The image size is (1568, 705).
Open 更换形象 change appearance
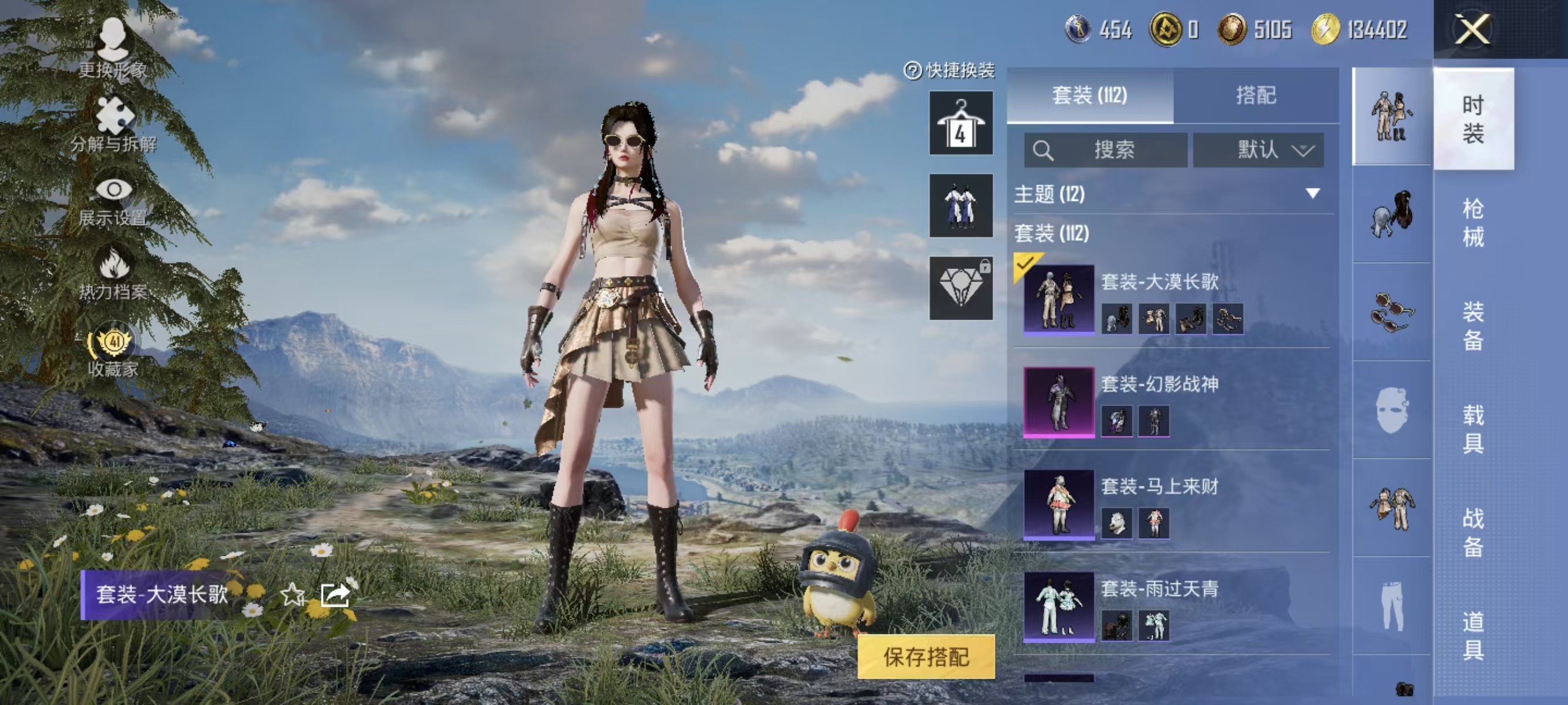point(113,48)
